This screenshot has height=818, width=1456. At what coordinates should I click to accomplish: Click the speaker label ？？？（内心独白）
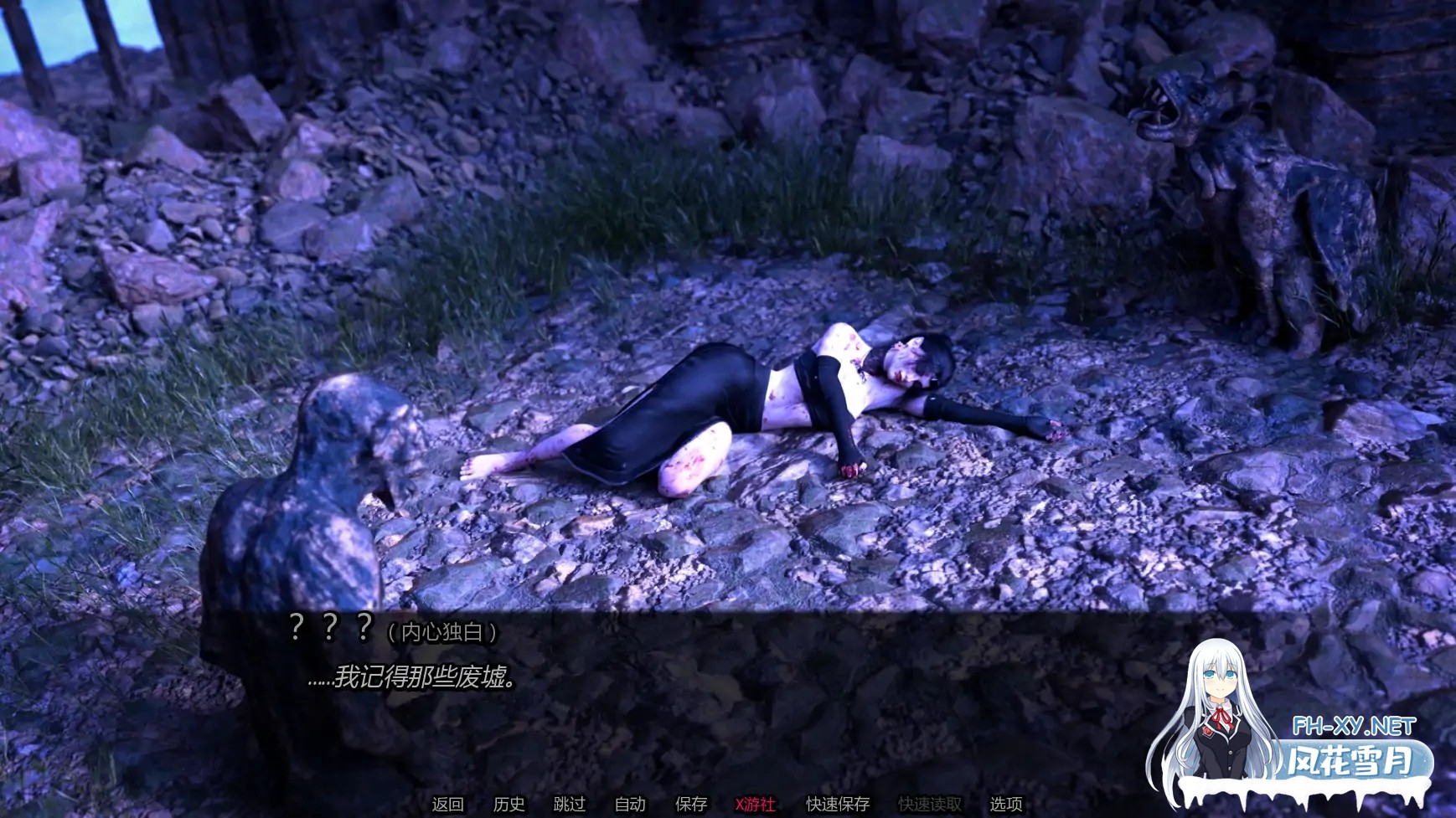tap(394, 625)
